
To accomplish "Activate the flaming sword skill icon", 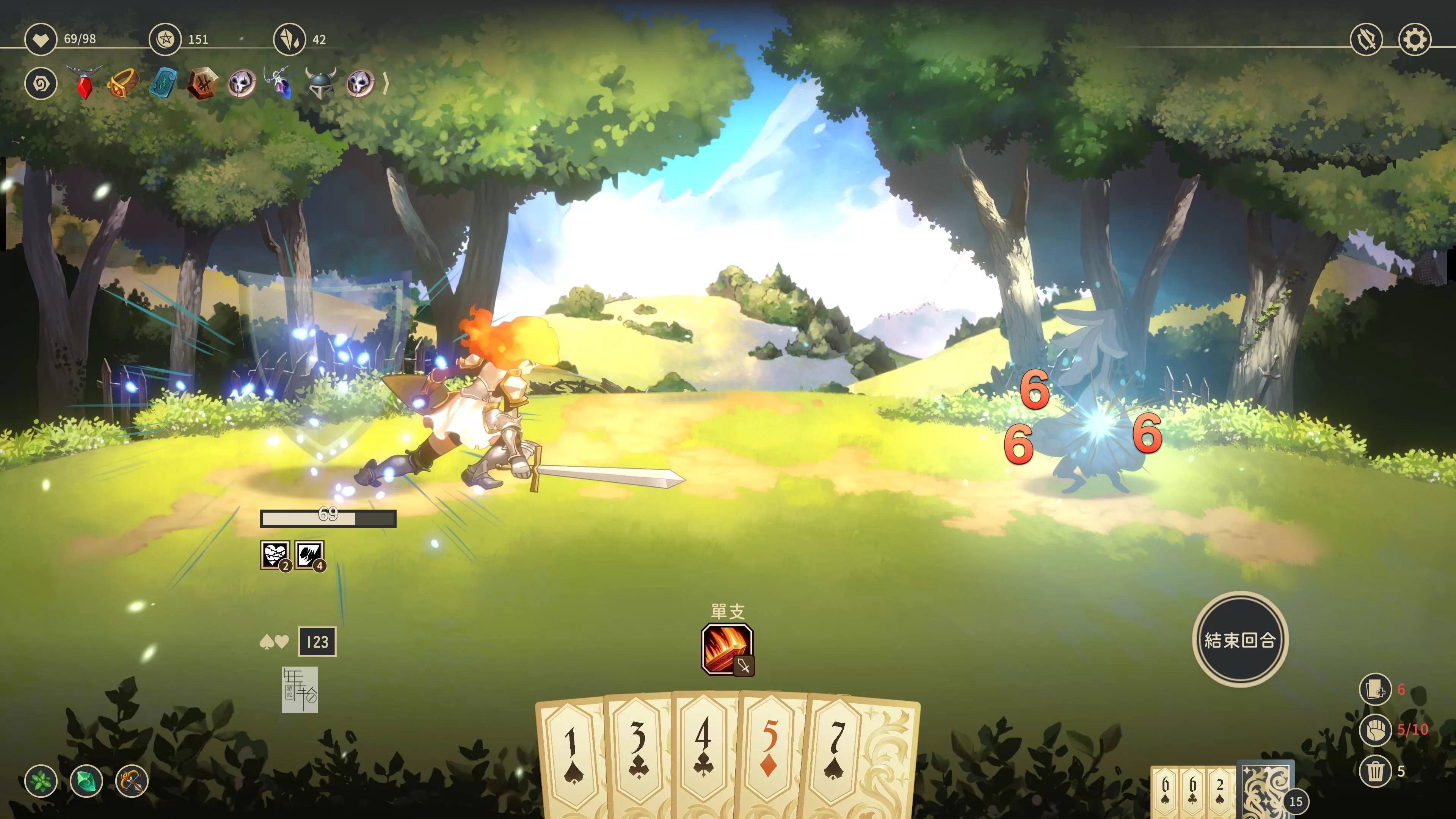I will click(x=727, y=649).
